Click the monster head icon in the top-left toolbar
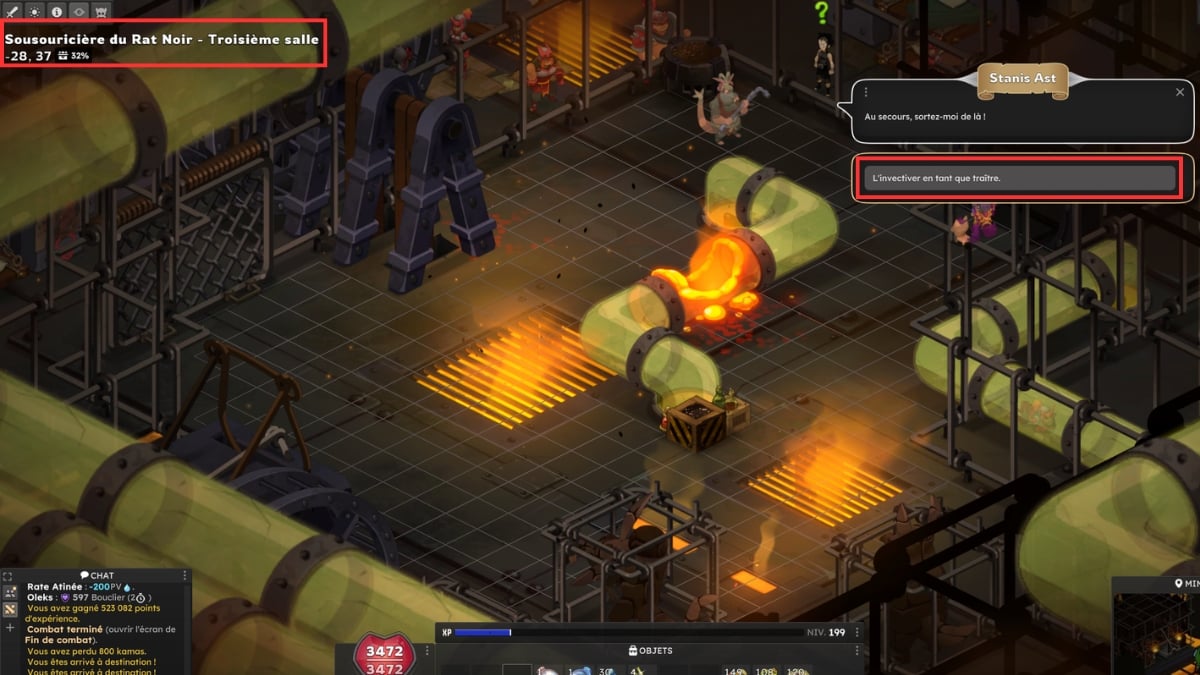Viewport: 1200px width, 675px height. pyautogui.click(x=102, y=12)
